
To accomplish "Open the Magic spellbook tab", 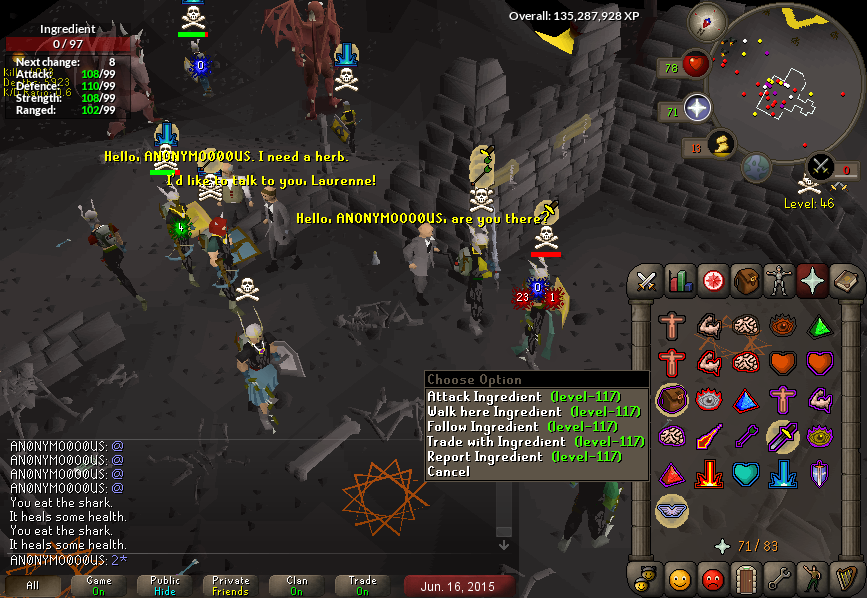I will pos(845,282).
